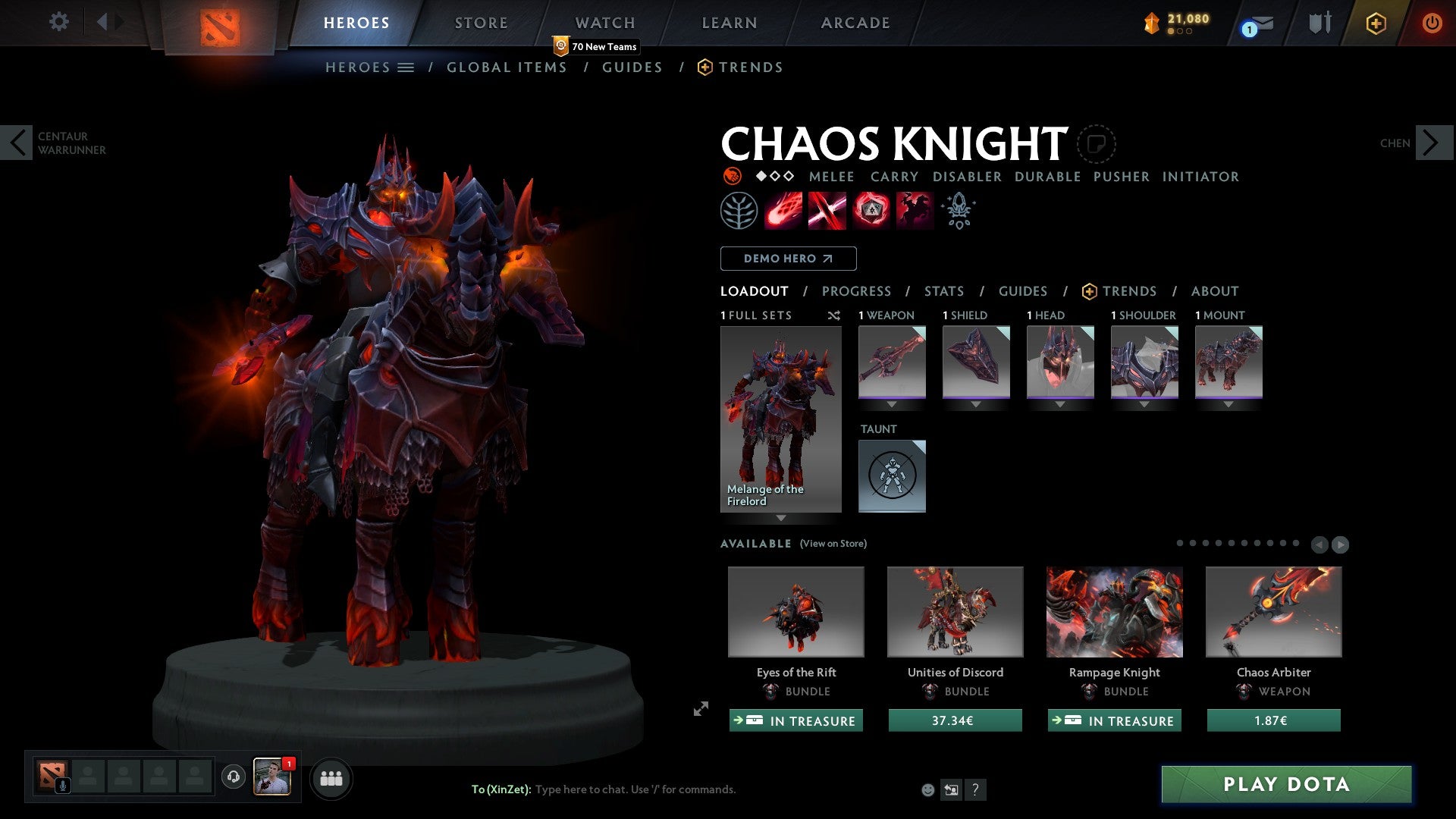Select the Chaos Bolt ability icon
This screenshot has width=1456, height=819.
782,210
